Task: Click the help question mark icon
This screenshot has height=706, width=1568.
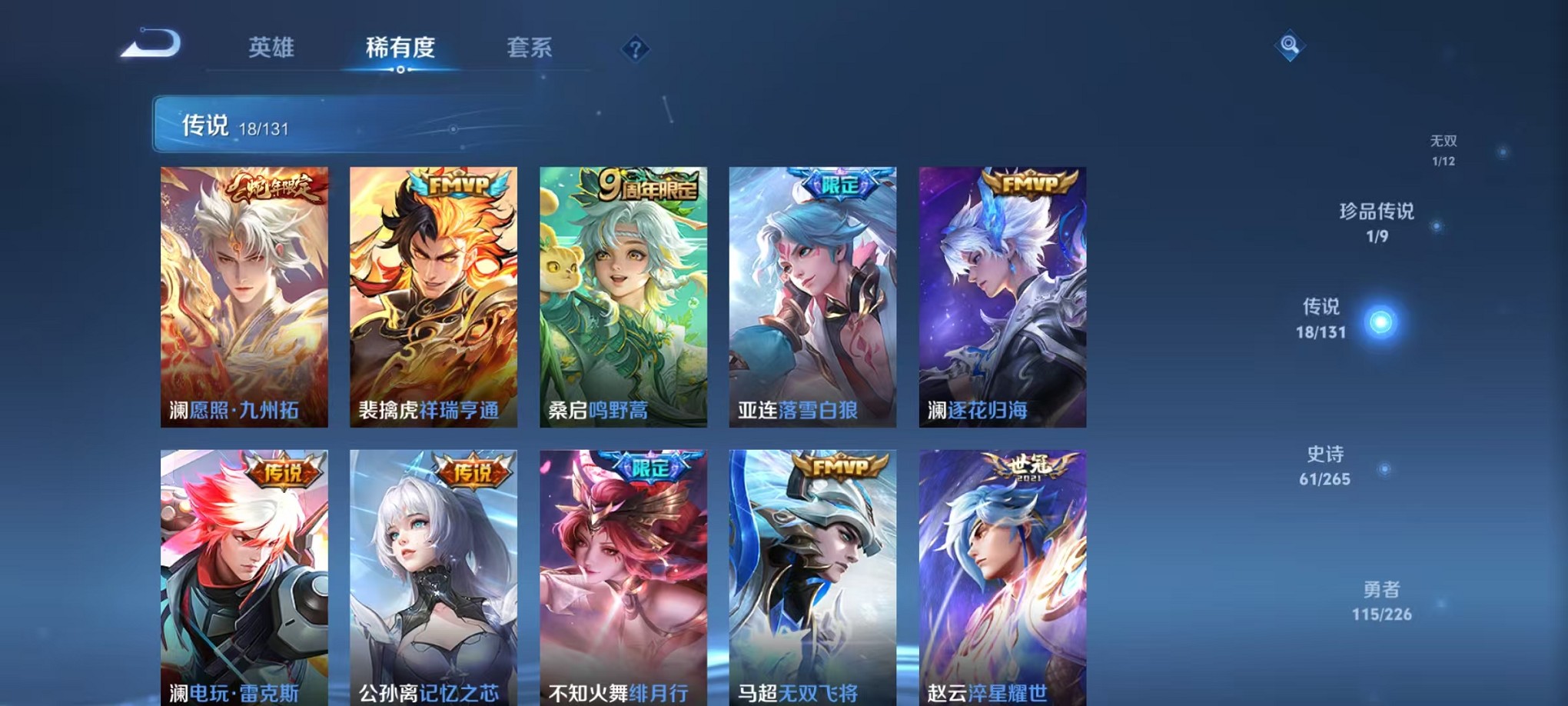Action: click(634, 50)
